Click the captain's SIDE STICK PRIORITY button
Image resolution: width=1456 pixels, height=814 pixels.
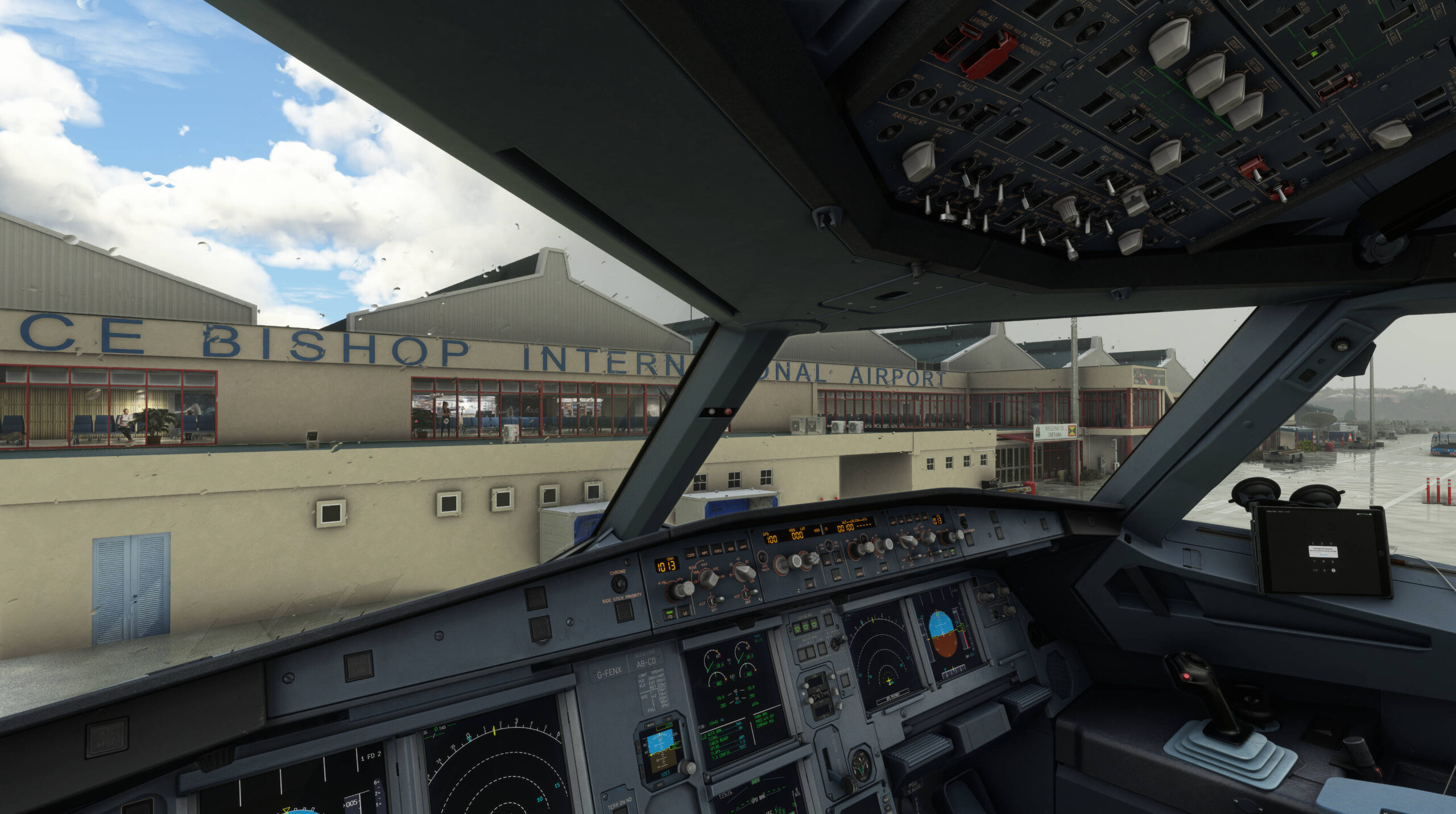(624, 611)
